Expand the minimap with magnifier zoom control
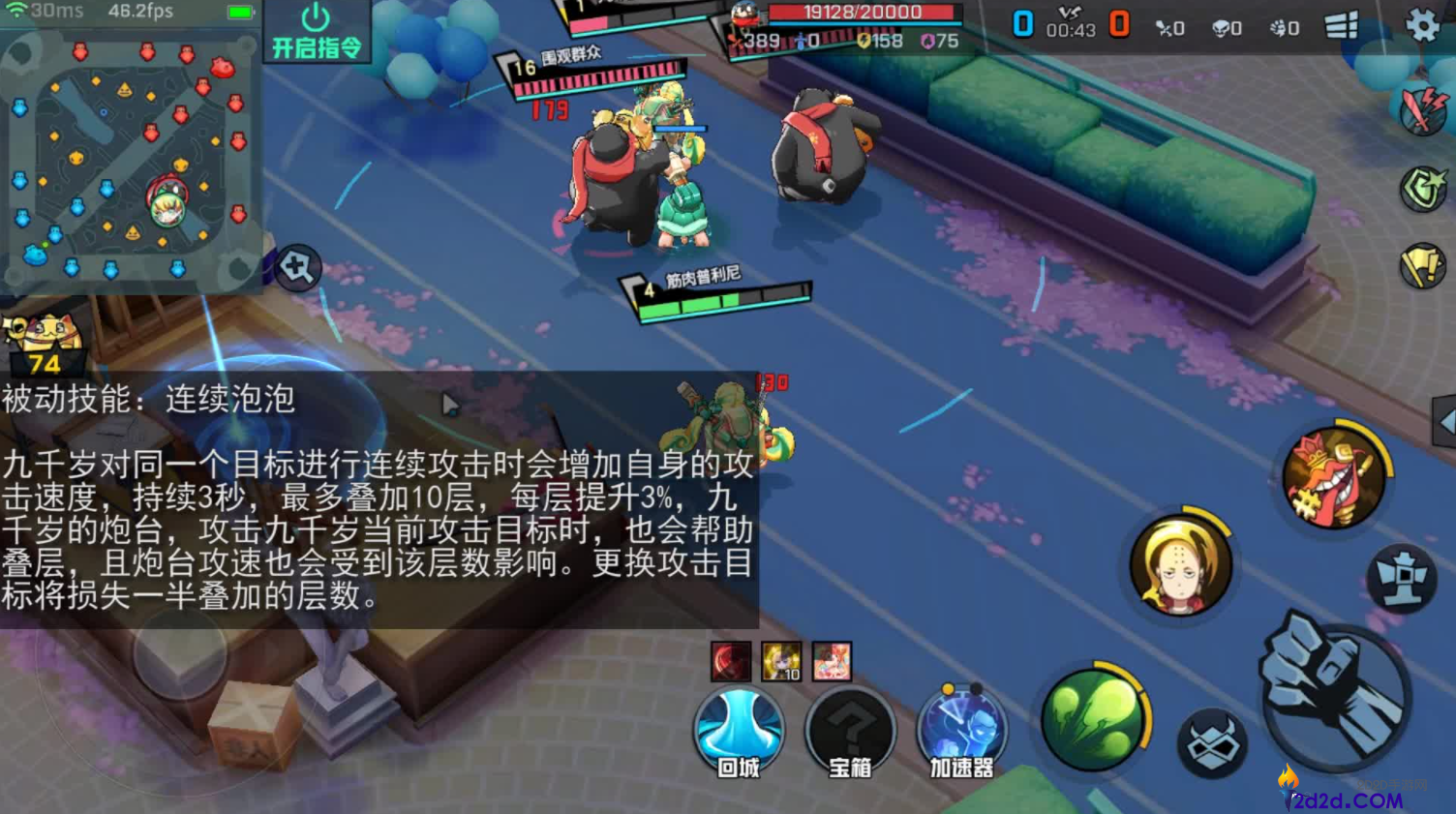Viewport: 1456px width, 814px height. point(295,269)
